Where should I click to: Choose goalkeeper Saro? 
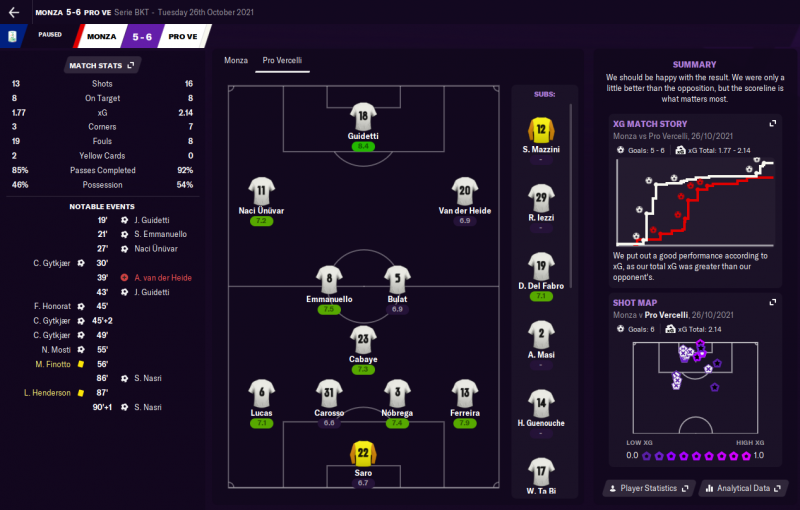pos(363,453)
